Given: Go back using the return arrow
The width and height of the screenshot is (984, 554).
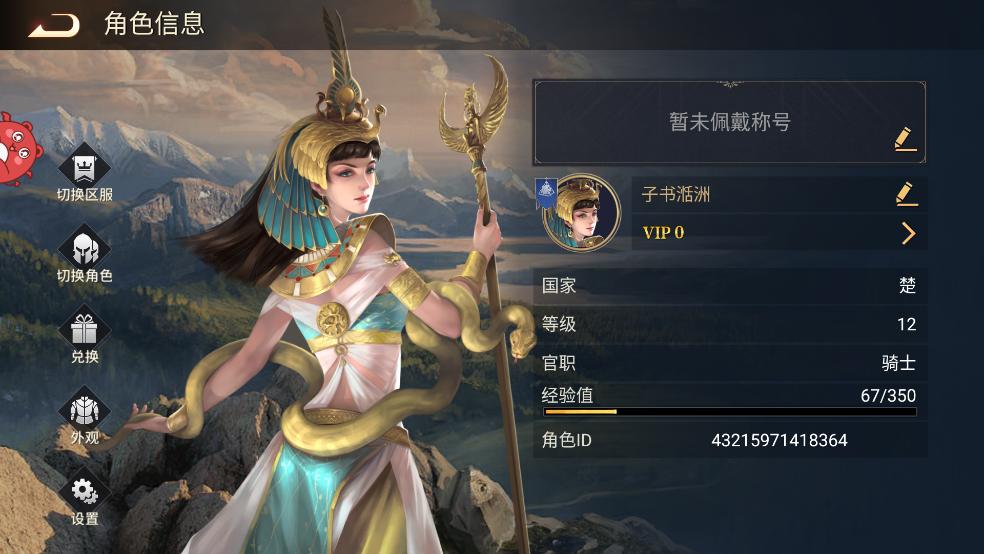Looking at the screenshot, I should (x=54, y=25).
